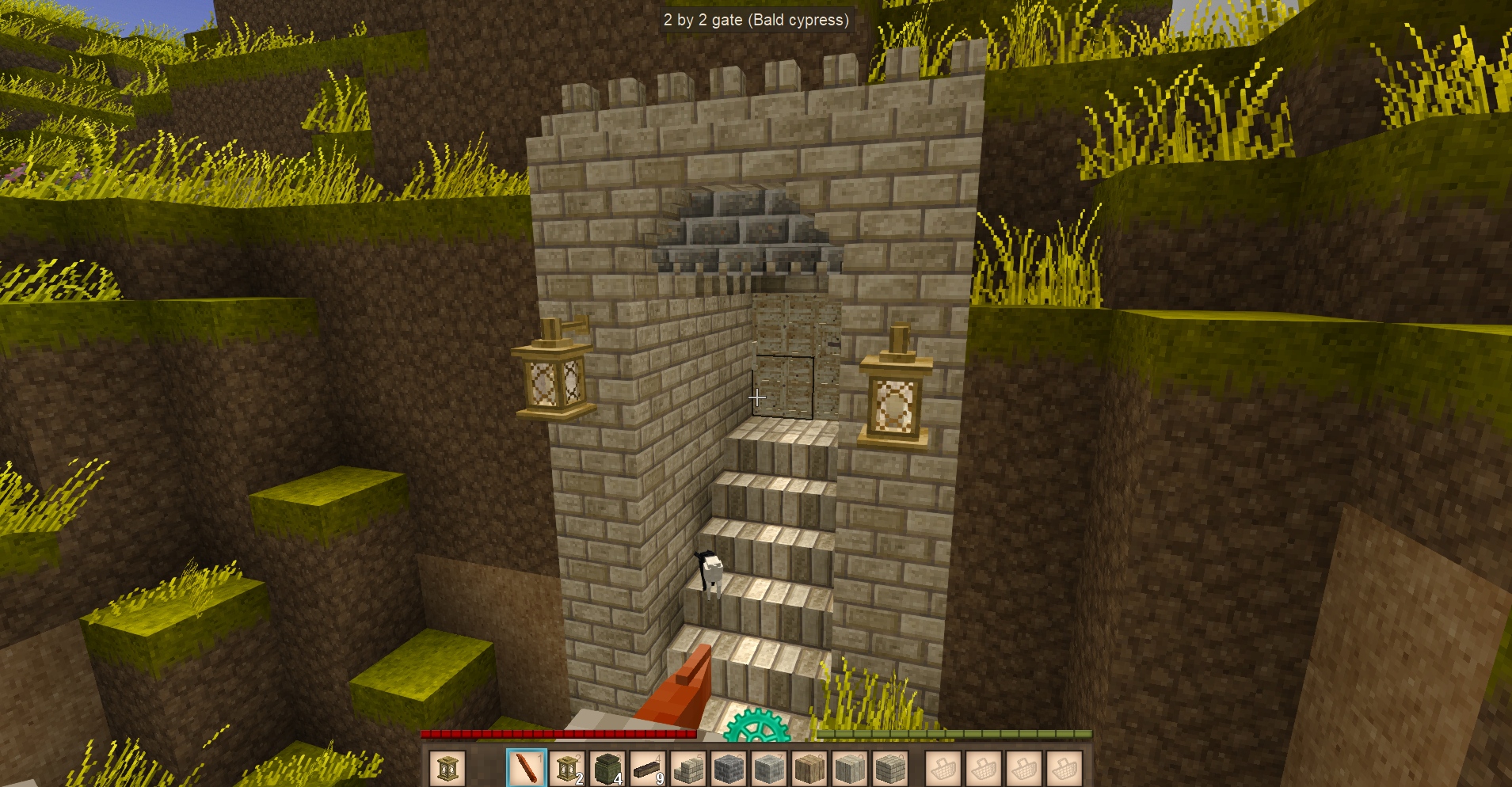Select the green storage vessel stack

click(x=607, y=768)
